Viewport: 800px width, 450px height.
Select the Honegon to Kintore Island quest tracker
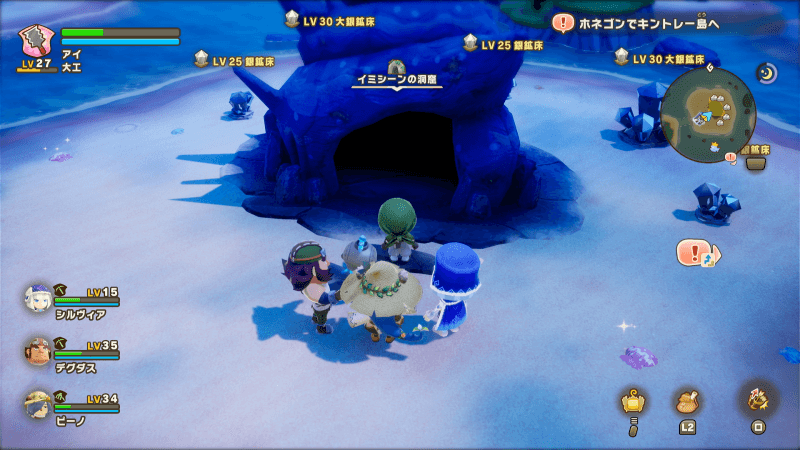(641, 22)
